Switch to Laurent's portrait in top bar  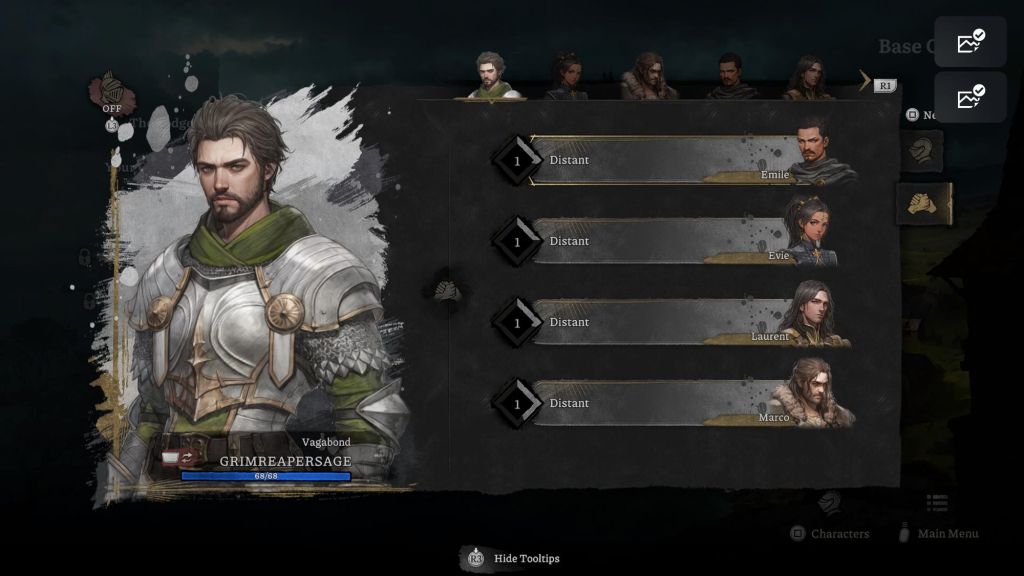(x=808, y=76)
